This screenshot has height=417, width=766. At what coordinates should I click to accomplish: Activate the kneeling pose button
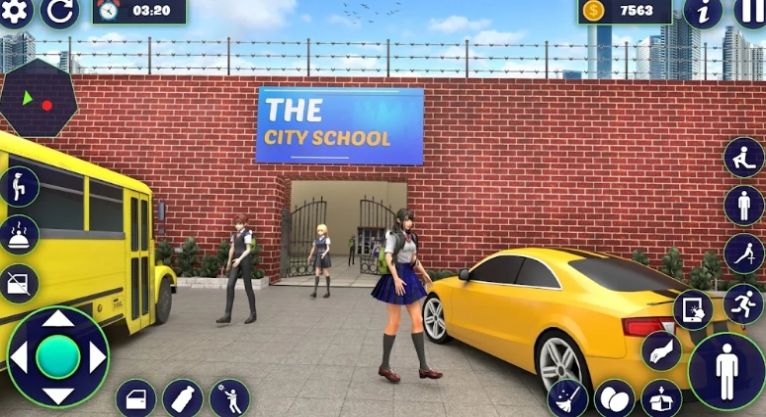click(x=744, y=158)
